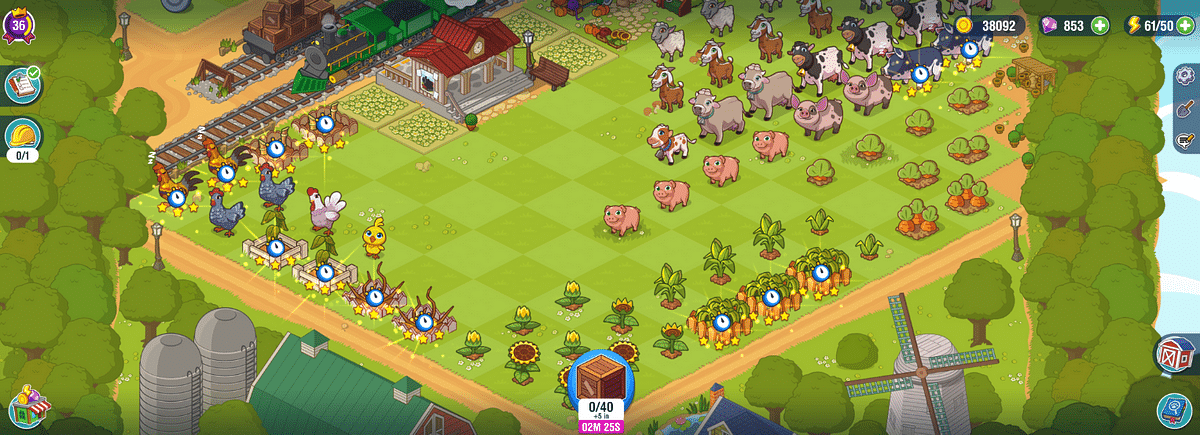Screen dimensions: 1200x435
Task: Select the yellow hard hat builder icon
Action: click(x=21, y=135)
